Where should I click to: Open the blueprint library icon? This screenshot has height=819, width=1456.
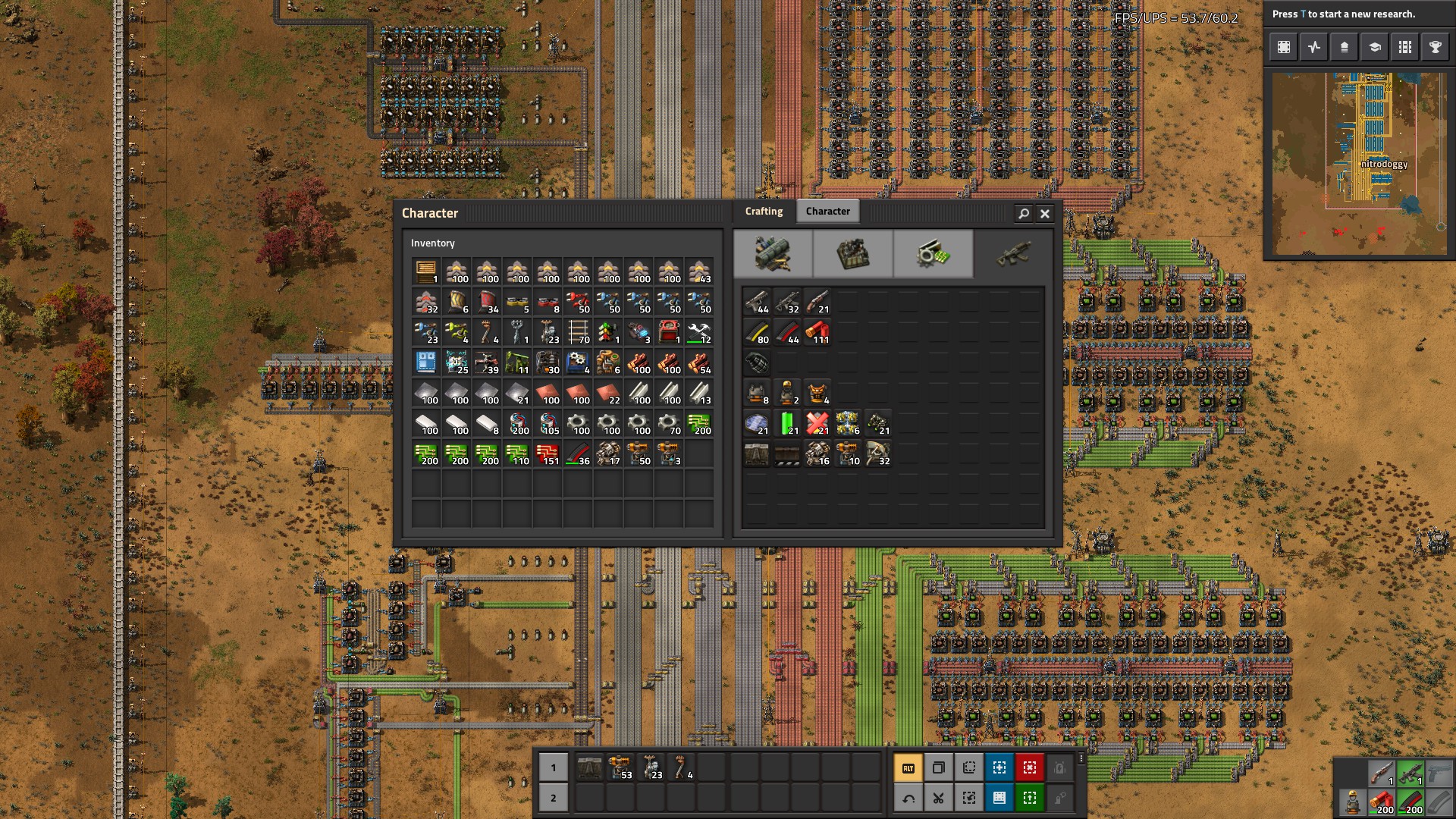pyautogui.click(x=1283, y=46)
